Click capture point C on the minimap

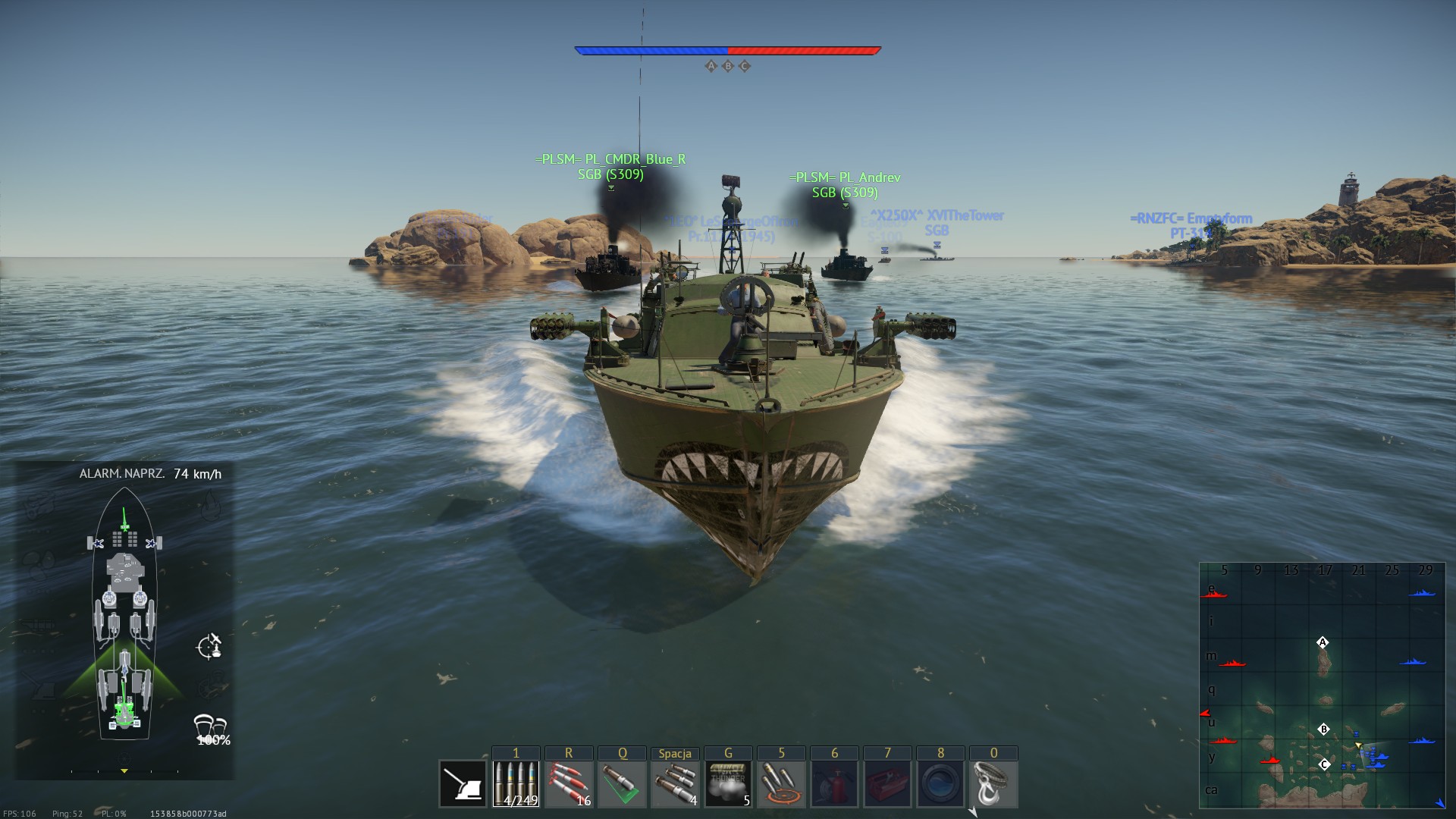(1324, 764)
